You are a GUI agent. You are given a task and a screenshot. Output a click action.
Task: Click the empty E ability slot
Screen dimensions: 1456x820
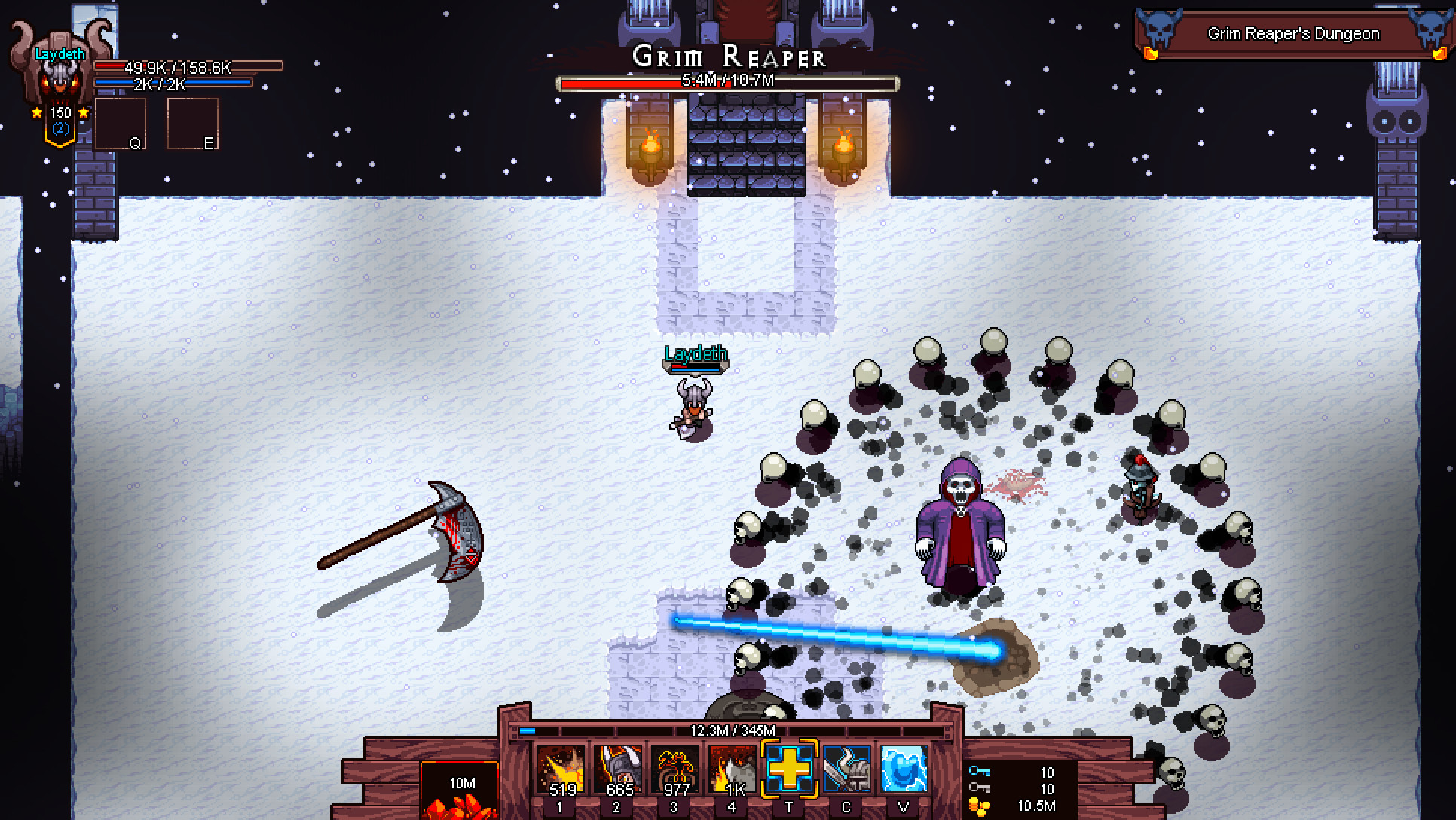tap(192, 123)
